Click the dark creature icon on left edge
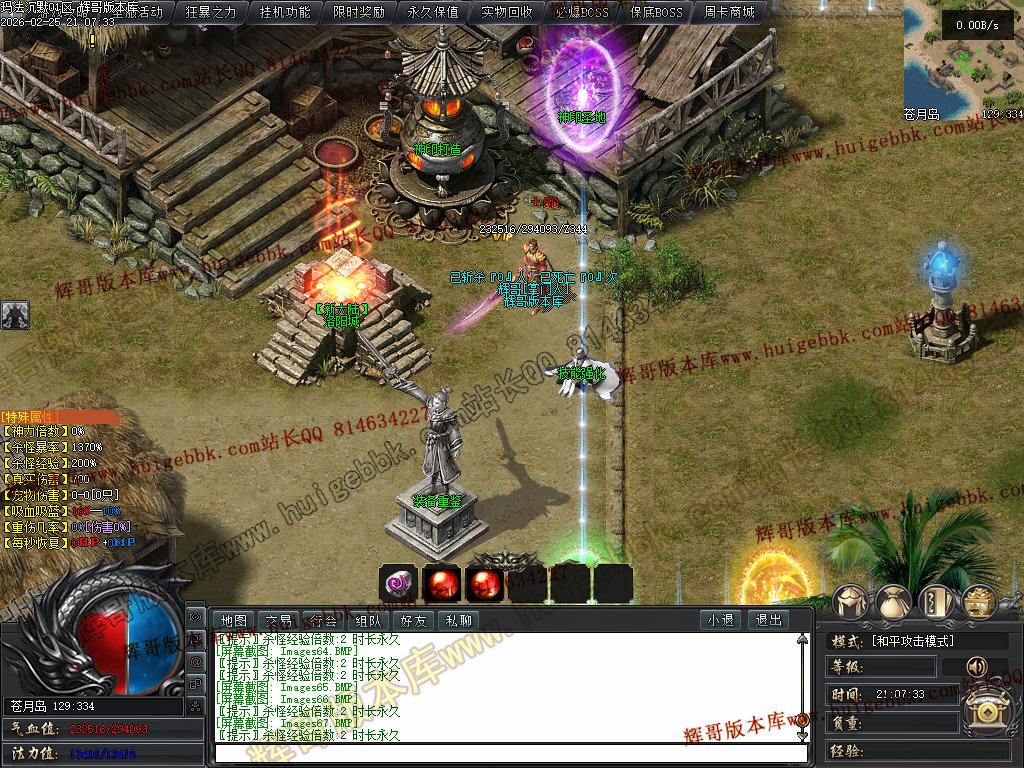 click(14, 315)
